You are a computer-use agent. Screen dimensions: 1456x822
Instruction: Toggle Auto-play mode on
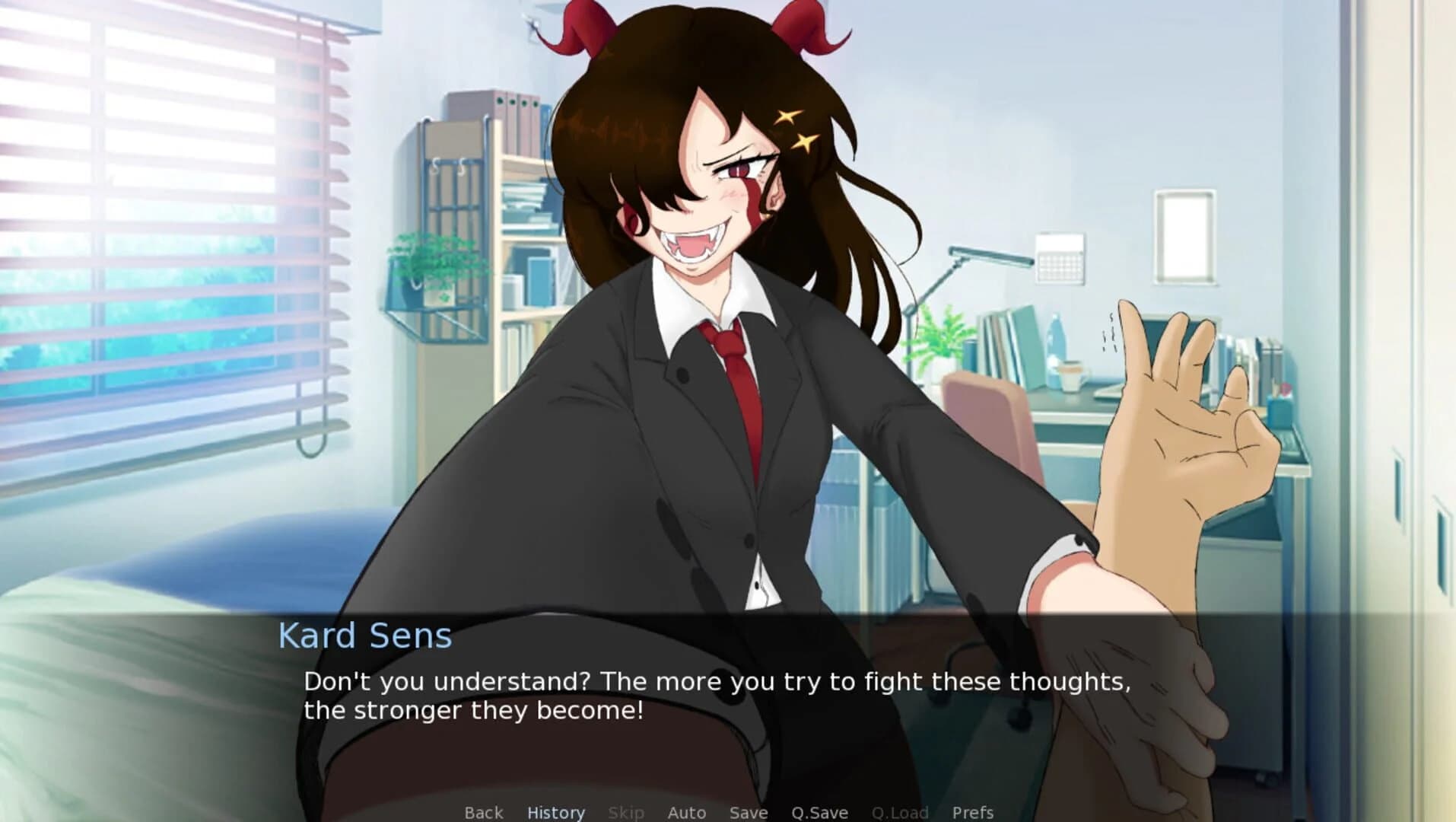[686, 812]
